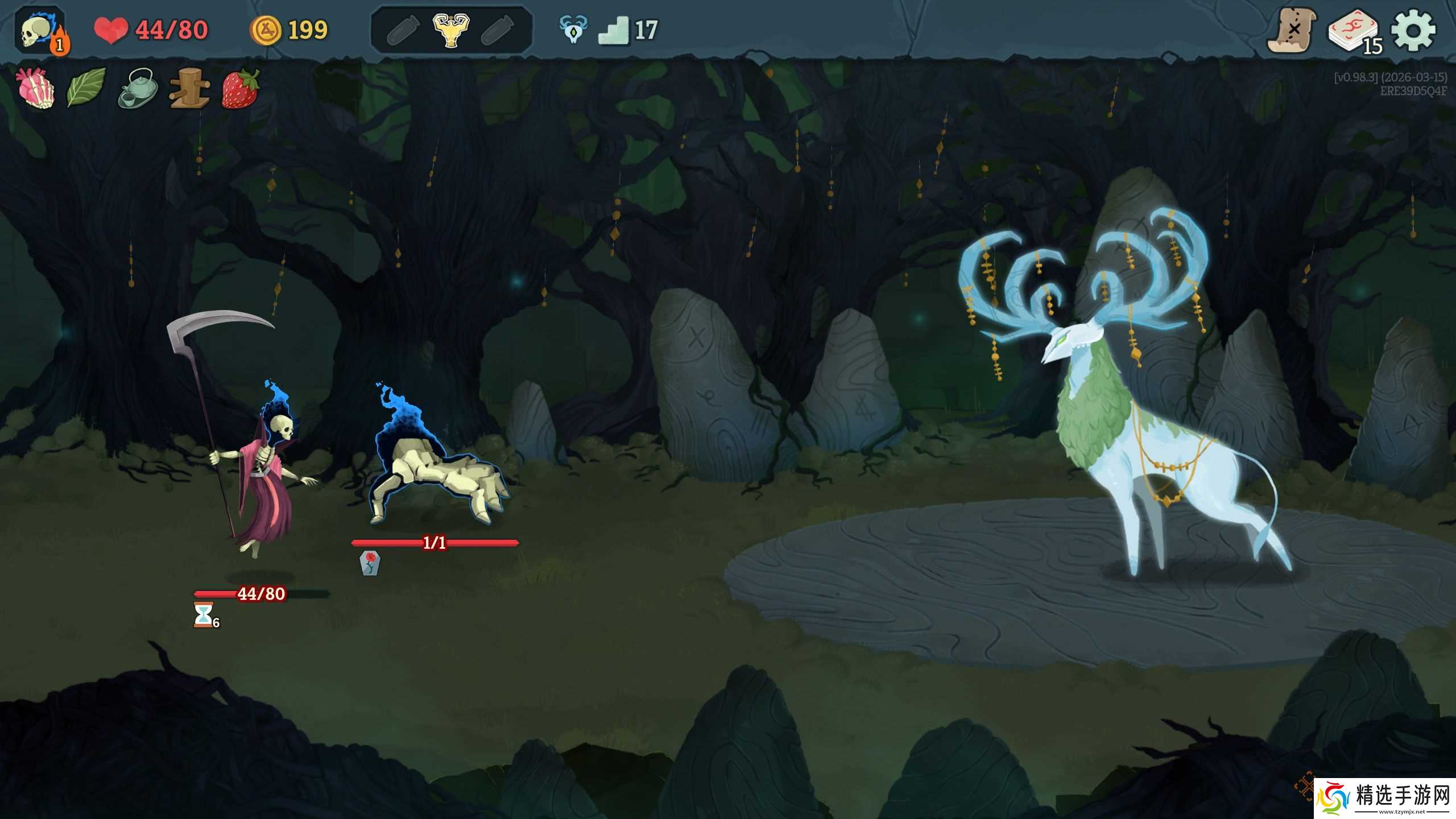
Task: Inspect the green leaf relic
Action: (86, 88)
